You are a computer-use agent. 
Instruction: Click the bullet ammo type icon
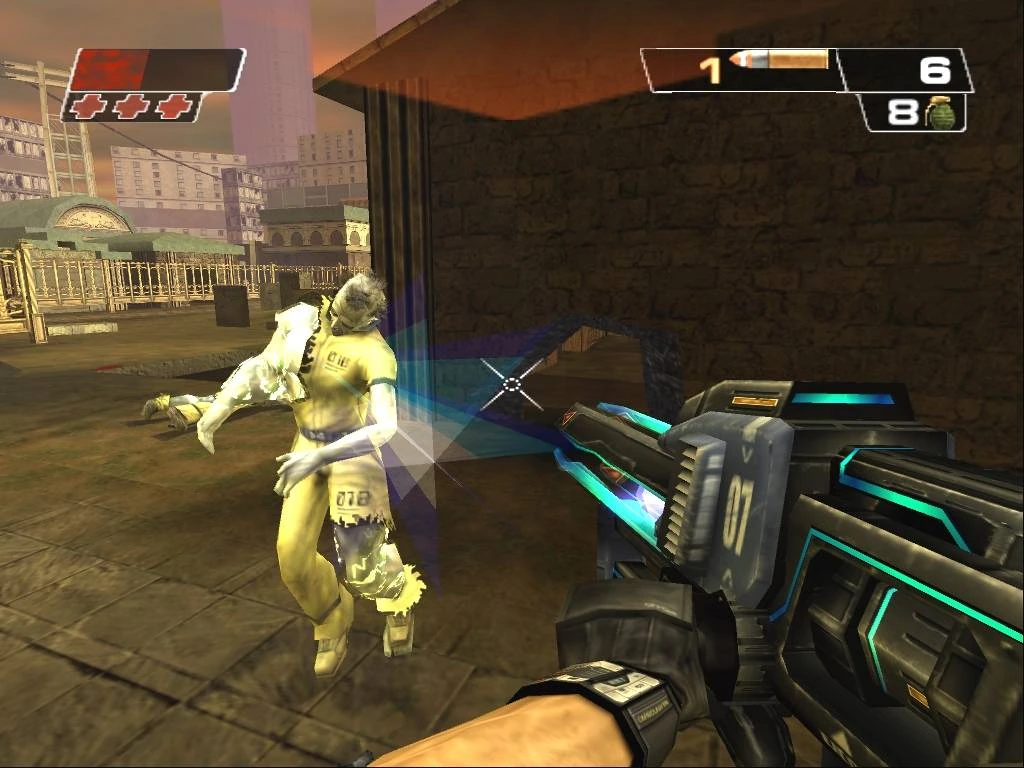point(779,61)
